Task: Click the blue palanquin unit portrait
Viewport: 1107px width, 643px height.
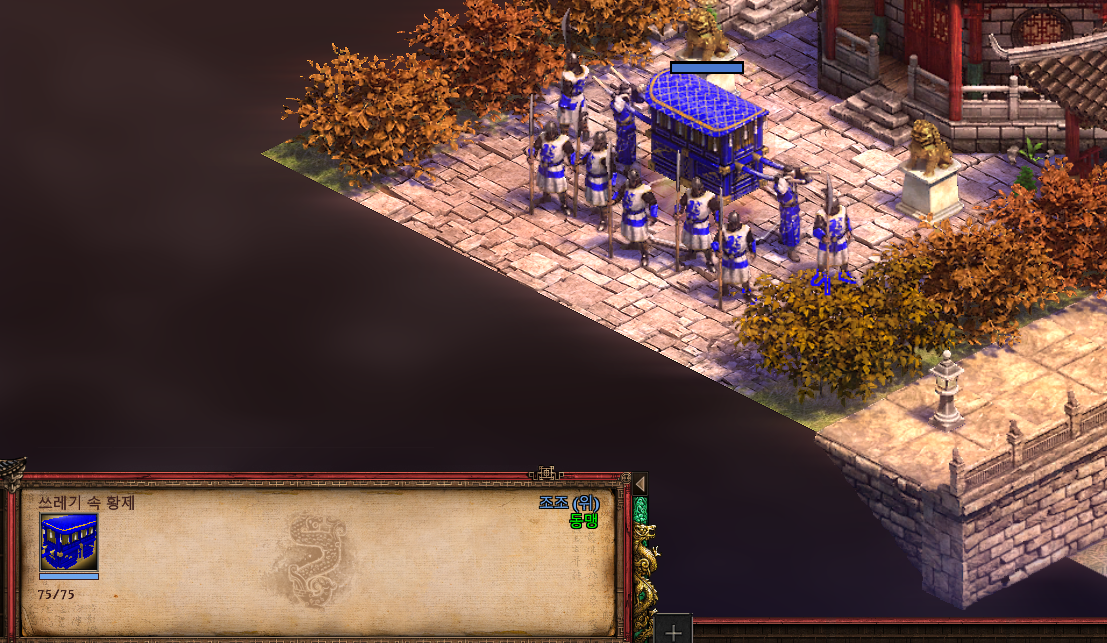Action: [x=69, y=542]
